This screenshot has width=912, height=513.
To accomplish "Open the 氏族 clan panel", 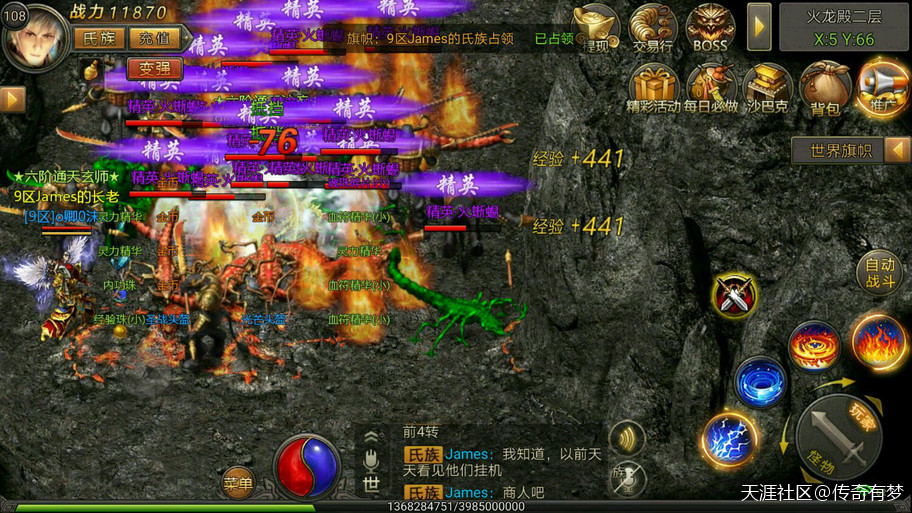I will click(98, 38).
